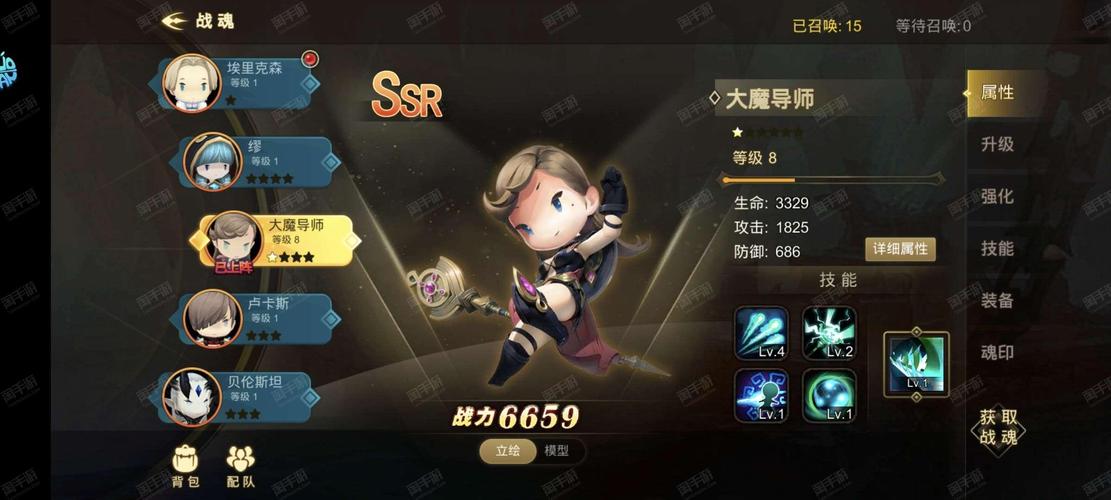The width and height of the screenshot is (1111, 500).
Task: Open the 属性 tab
Action: [x=997, y=93]
